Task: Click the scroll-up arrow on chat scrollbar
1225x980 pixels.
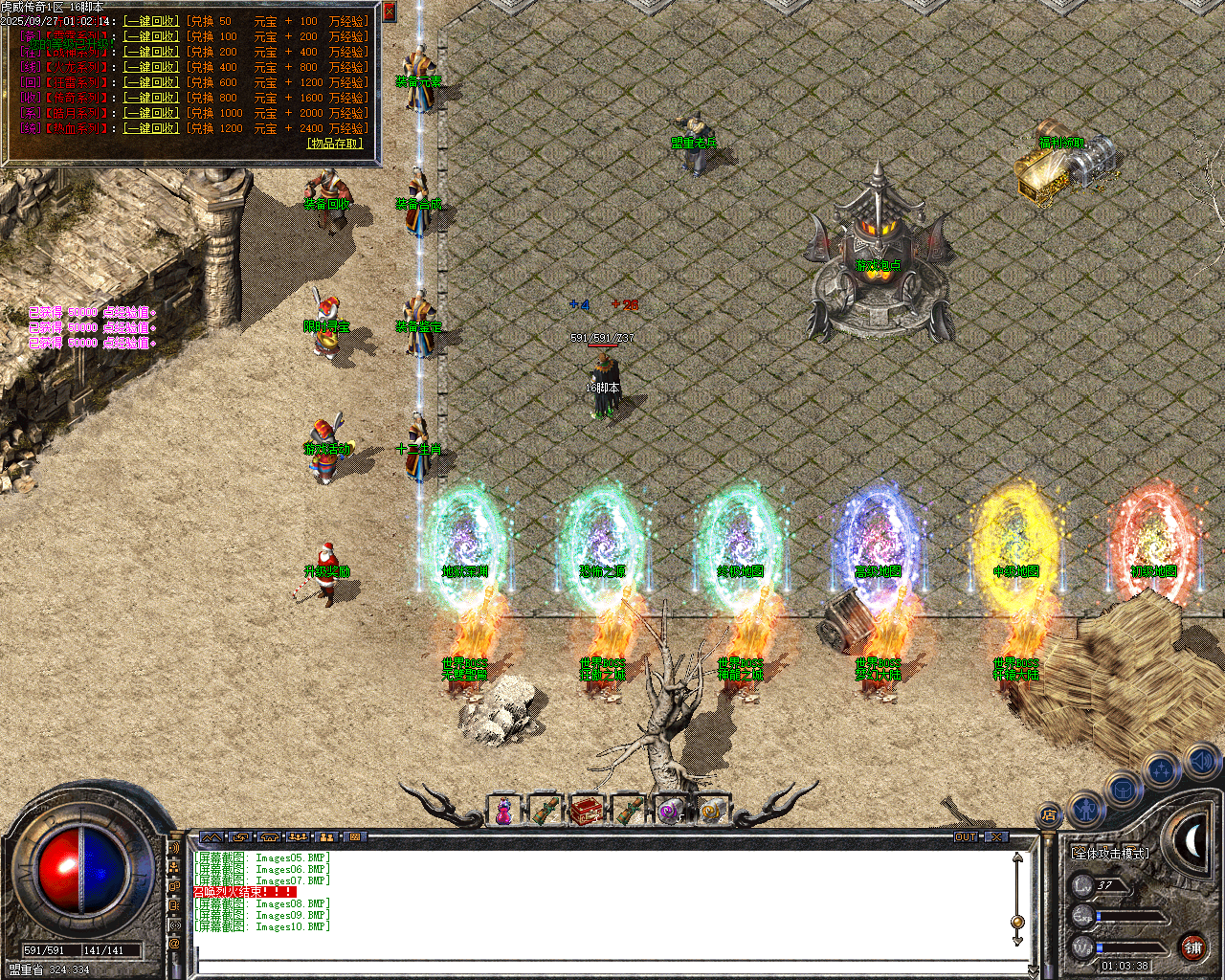Action: click(x=1016, y=857)
